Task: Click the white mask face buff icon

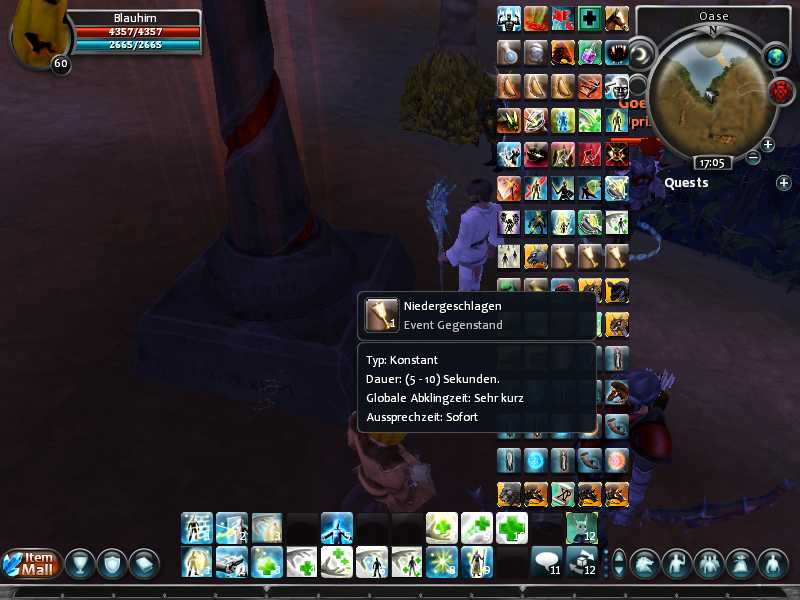Action: pos(617,86)
